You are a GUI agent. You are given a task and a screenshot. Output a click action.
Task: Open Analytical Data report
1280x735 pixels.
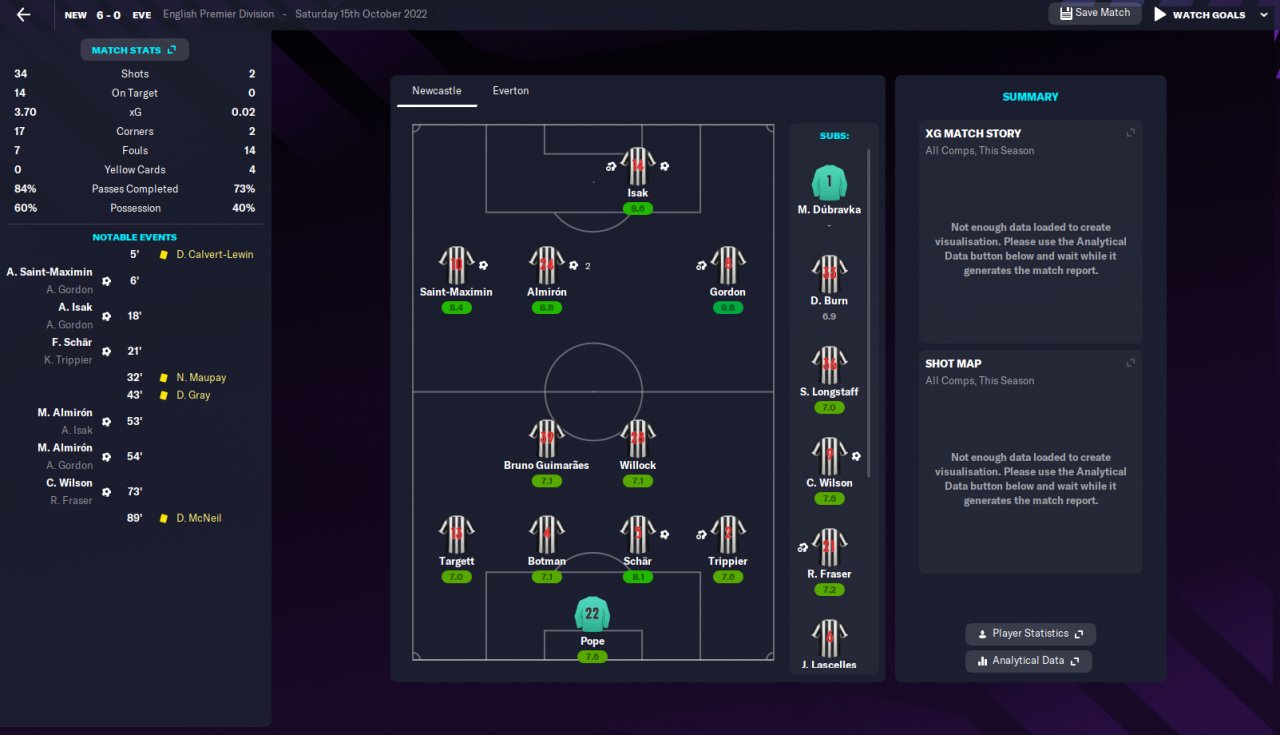[1028, 661]
